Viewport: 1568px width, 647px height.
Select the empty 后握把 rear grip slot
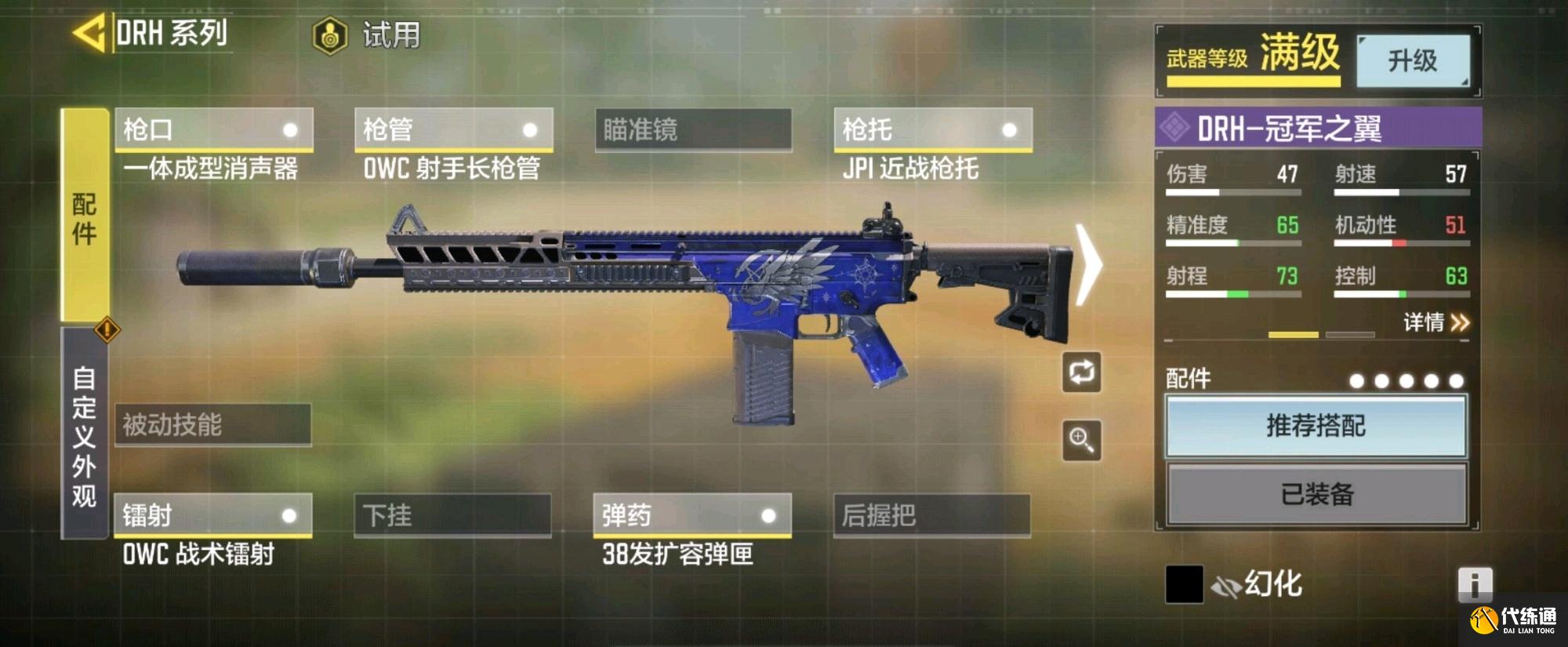(x=931, y=515)
